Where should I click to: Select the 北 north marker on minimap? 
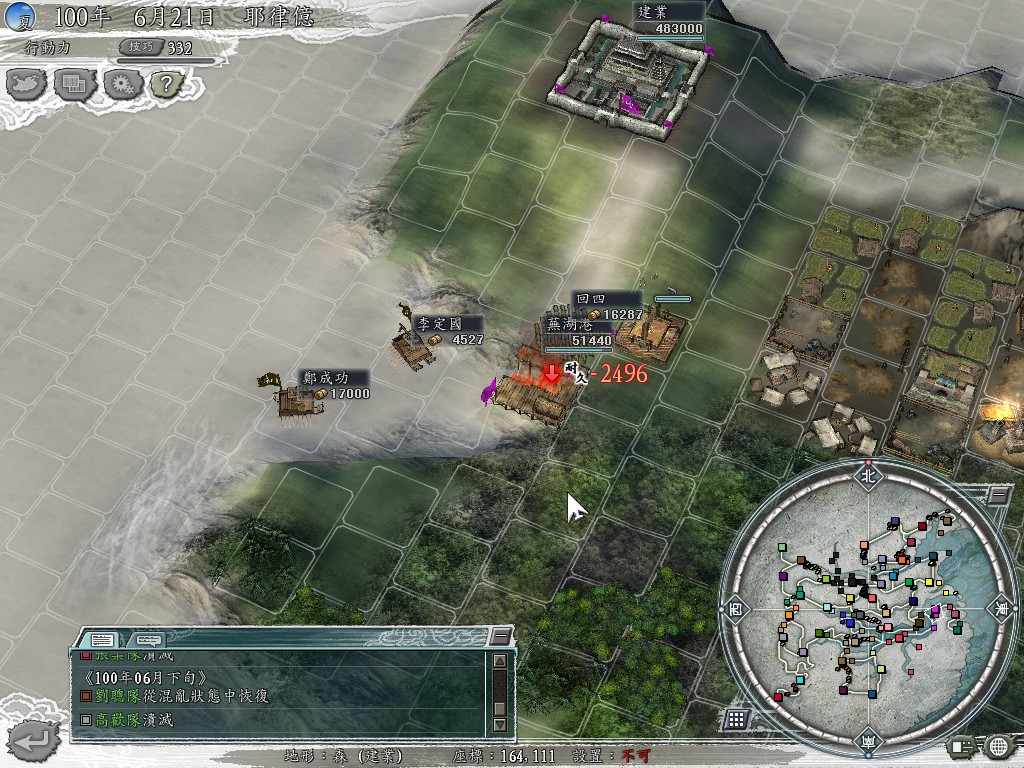coord(867,476)
